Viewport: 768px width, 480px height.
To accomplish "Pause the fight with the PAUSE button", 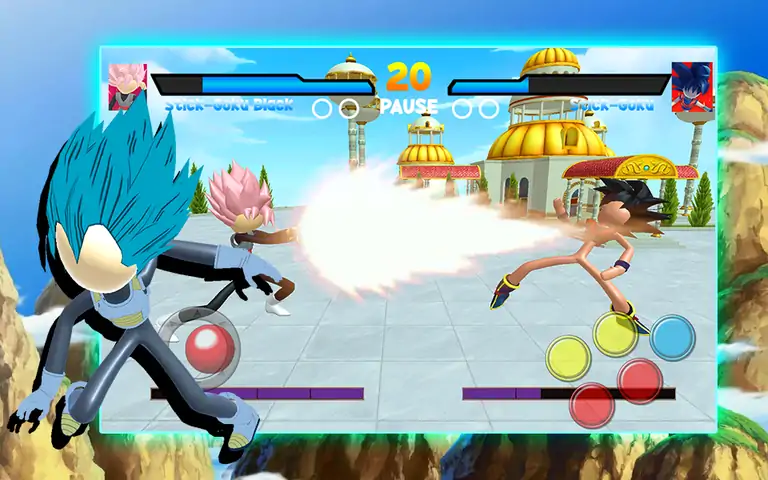I will pos(408,106).
